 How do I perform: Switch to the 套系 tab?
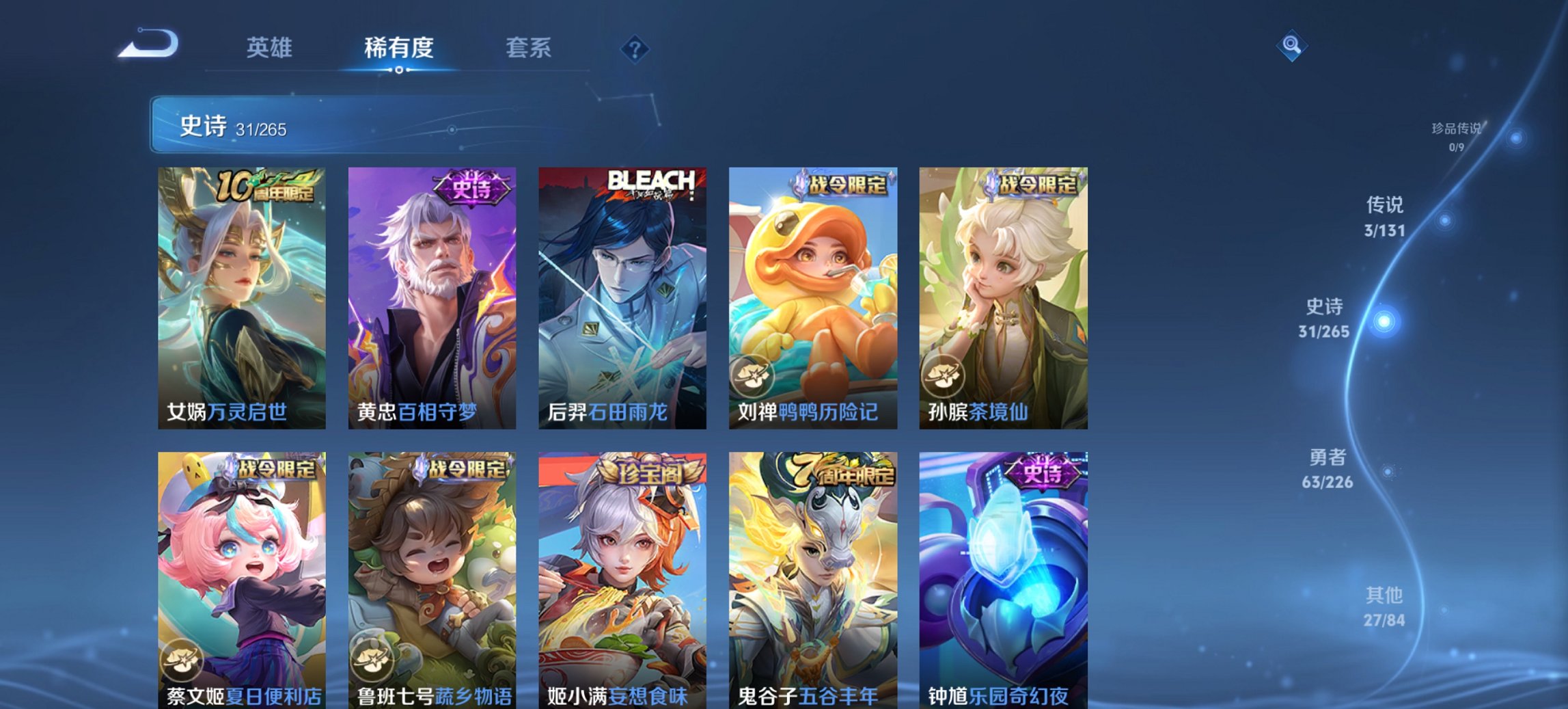pos(528,49)
